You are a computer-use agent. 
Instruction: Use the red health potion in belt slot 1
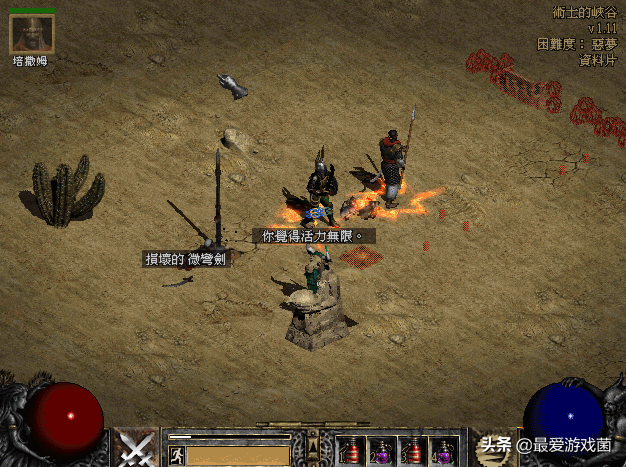(350, 451)
